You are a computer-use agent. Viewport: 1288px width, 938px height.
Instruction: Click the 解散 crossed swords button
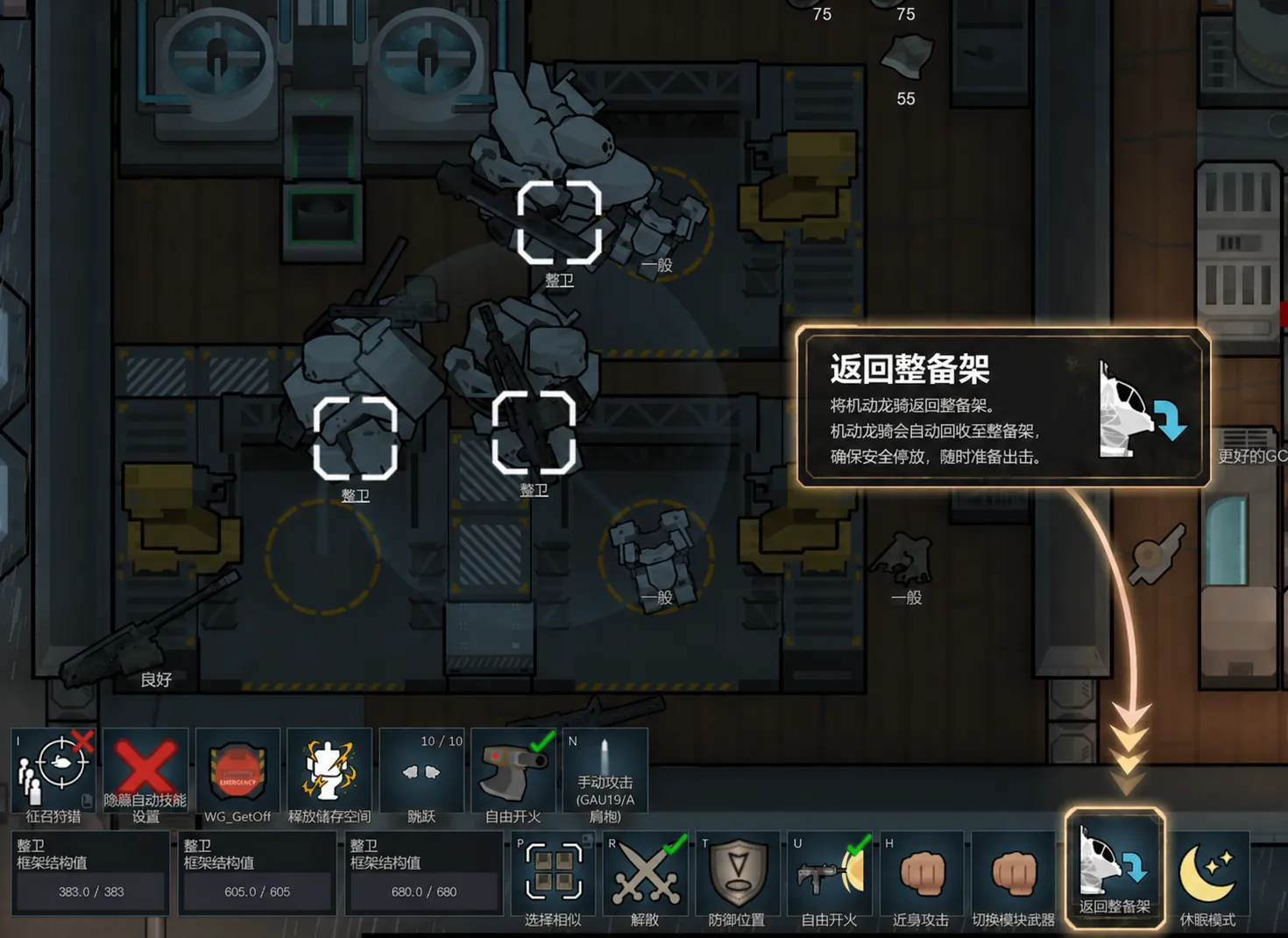645,877
